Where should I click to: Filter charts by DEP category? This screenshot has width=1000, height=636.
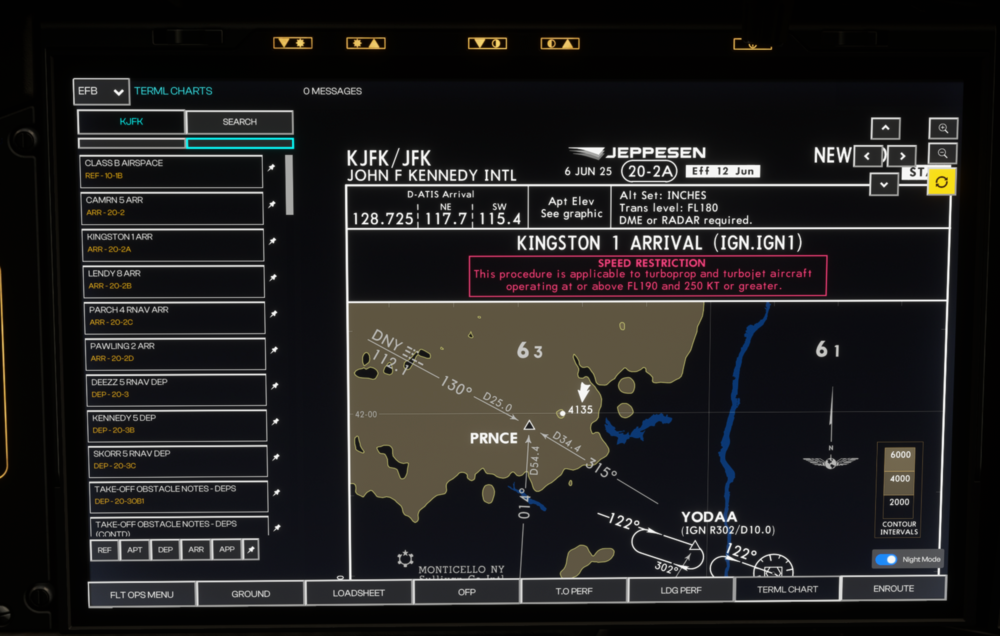pos(165,550)
